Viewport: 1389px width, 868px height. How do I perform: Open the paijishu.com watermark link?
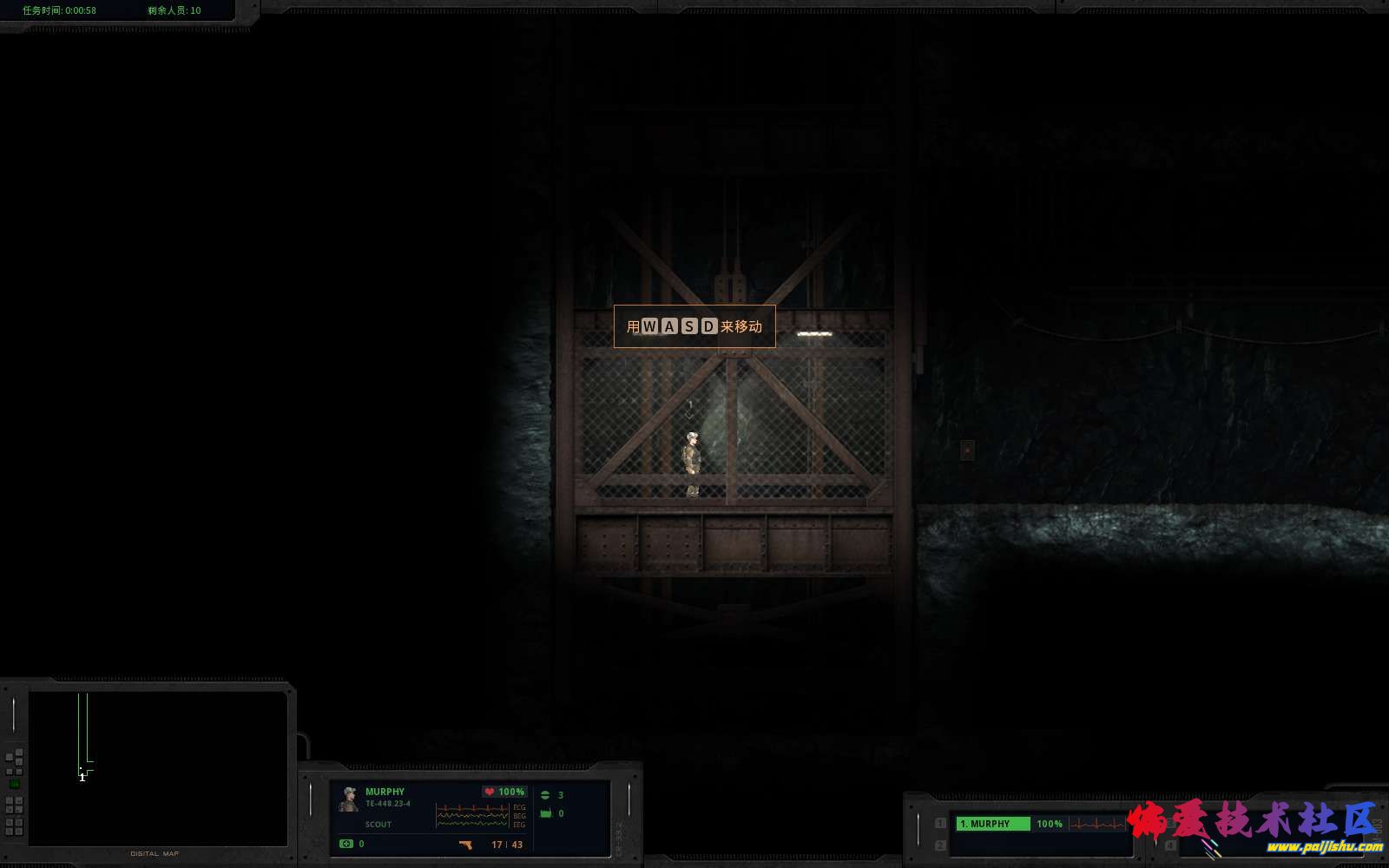pos(1324,846)
